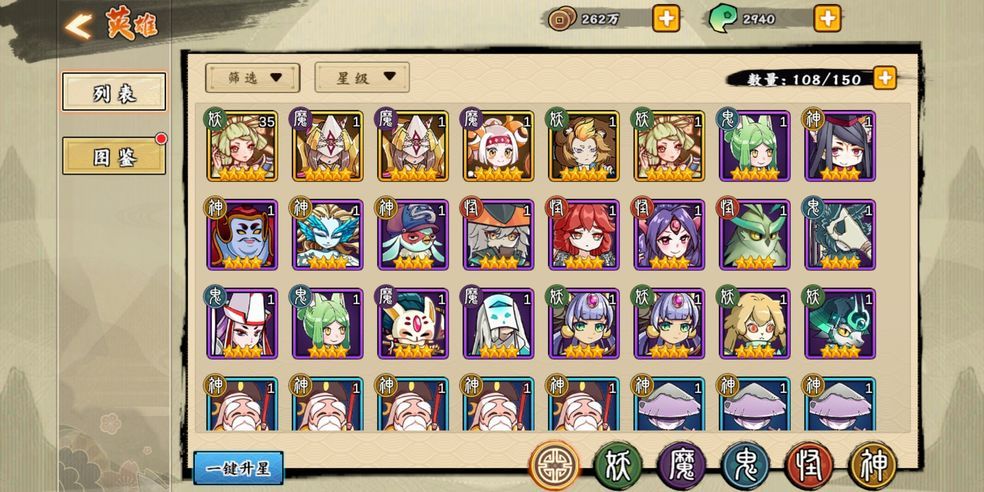984x492 pixels.
Task: Filter heroes by 魔 faction
Action: pyautogui.click(x=681, y=464)
